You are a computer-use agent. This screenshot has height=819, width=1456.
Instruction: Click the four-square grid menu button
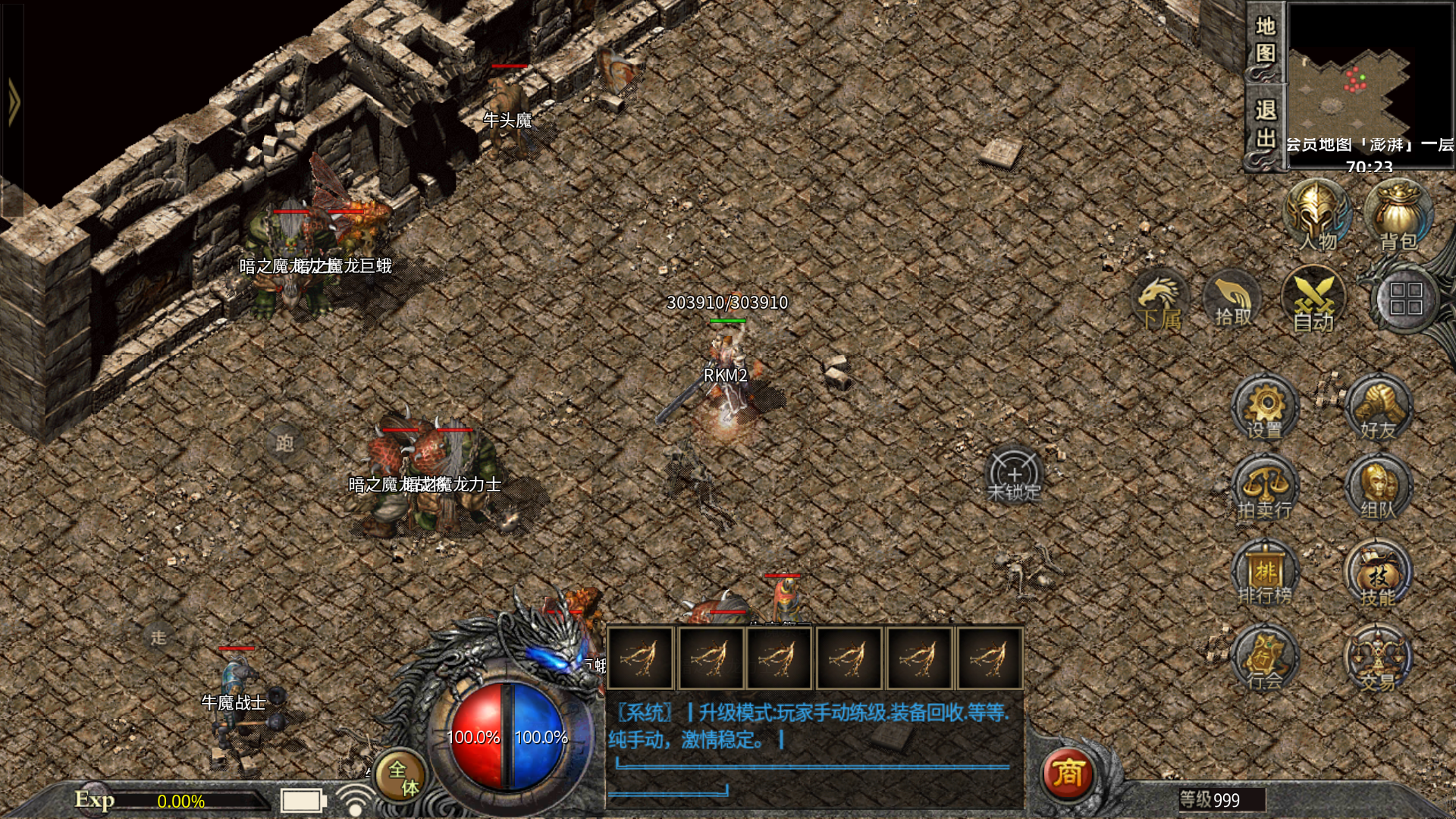point(1405,300)
